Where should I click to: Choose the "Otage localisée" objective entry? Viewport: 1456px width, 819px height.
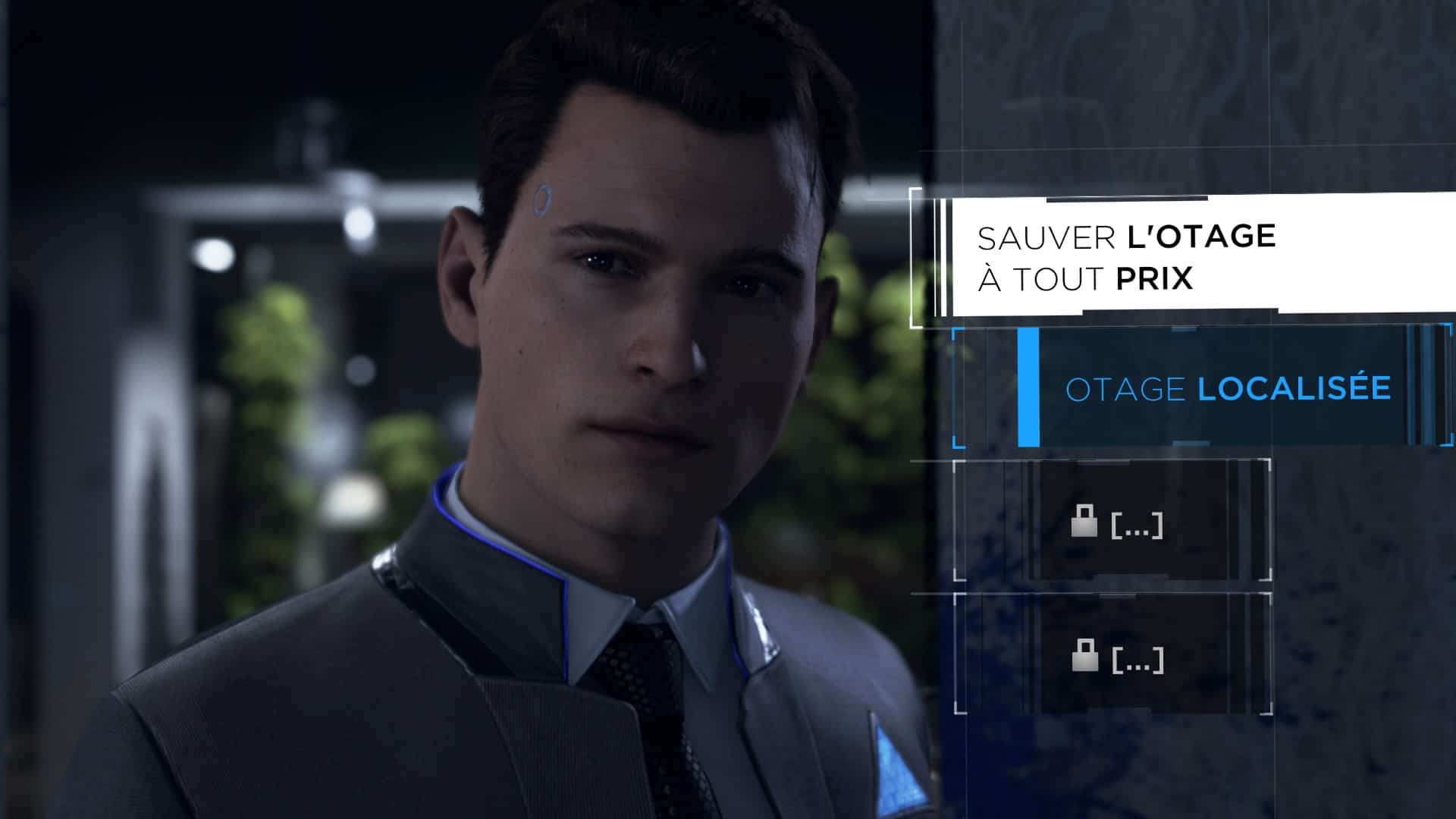(1227, 389)
